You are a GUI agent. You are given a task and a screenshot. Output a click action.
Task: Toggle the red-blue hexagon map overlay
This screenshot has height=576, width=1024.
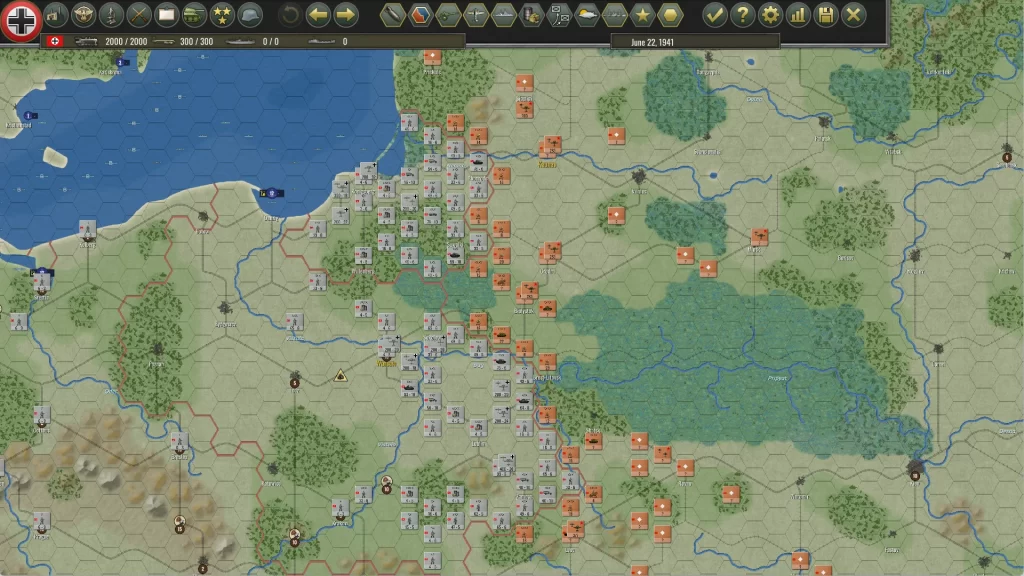(x=421, y=15)
